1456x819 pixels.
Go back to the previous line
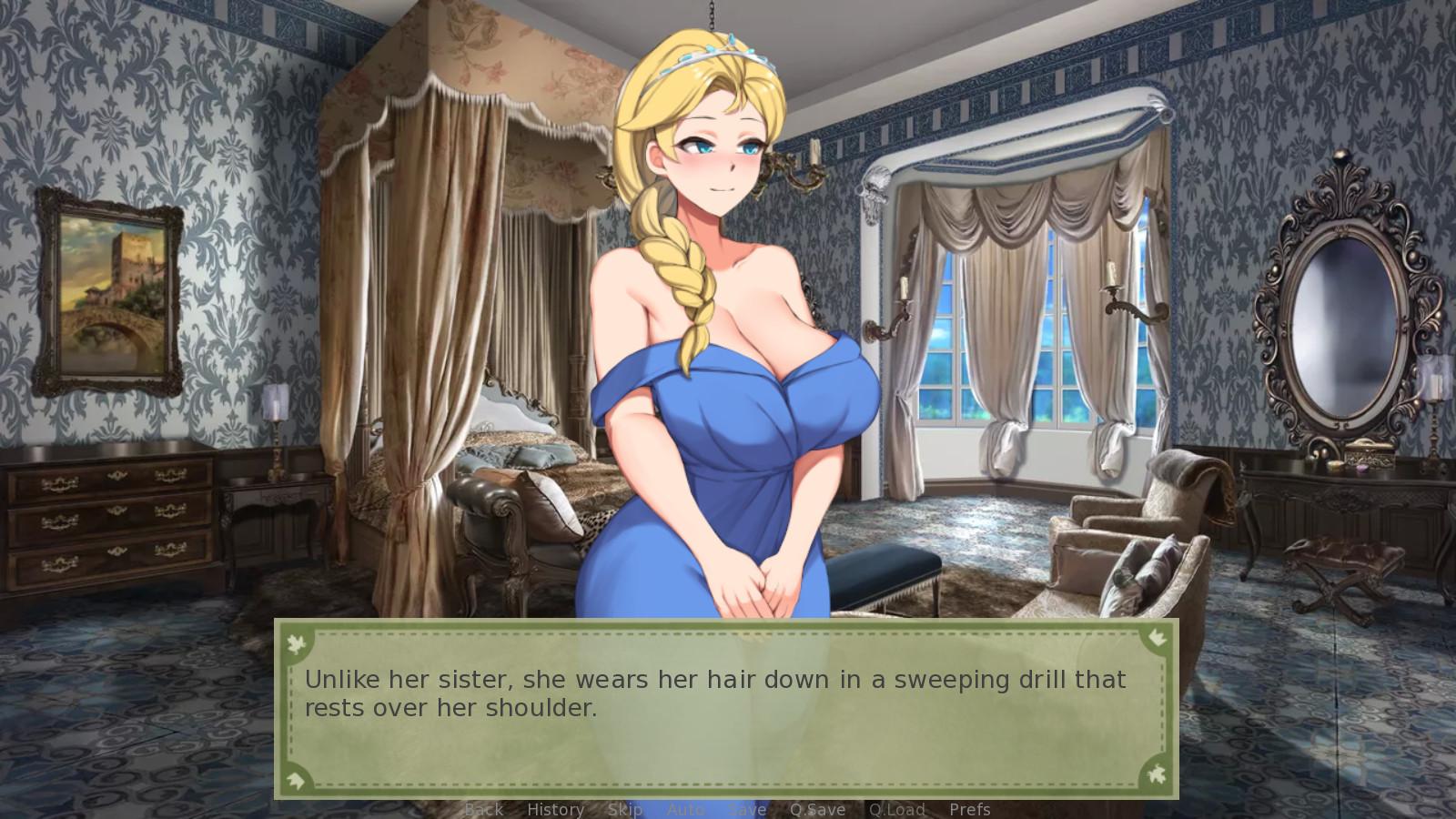483,809
